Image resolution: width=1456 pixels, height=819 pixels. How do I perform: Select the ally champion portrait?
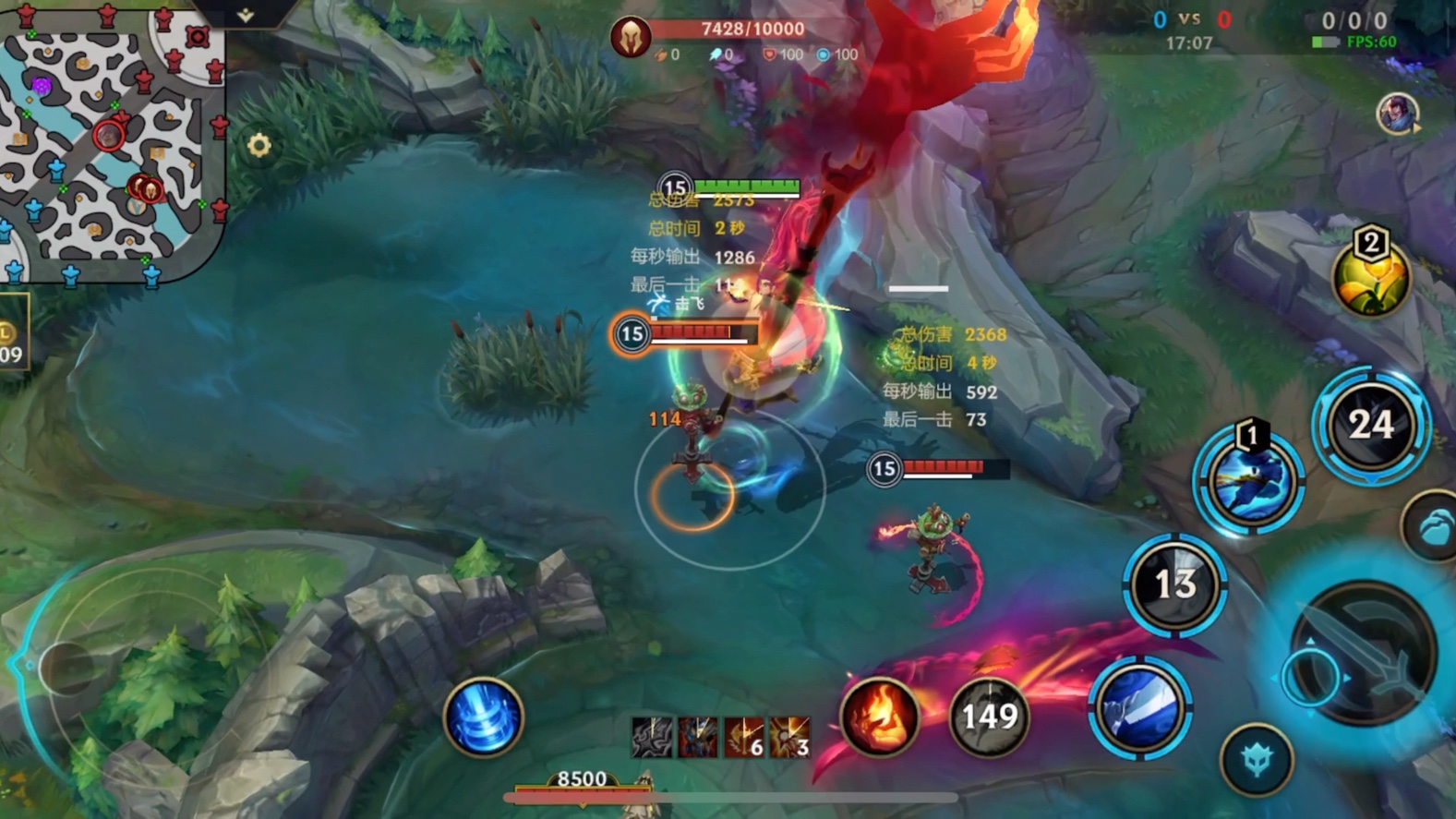[x=1397, y=114]
